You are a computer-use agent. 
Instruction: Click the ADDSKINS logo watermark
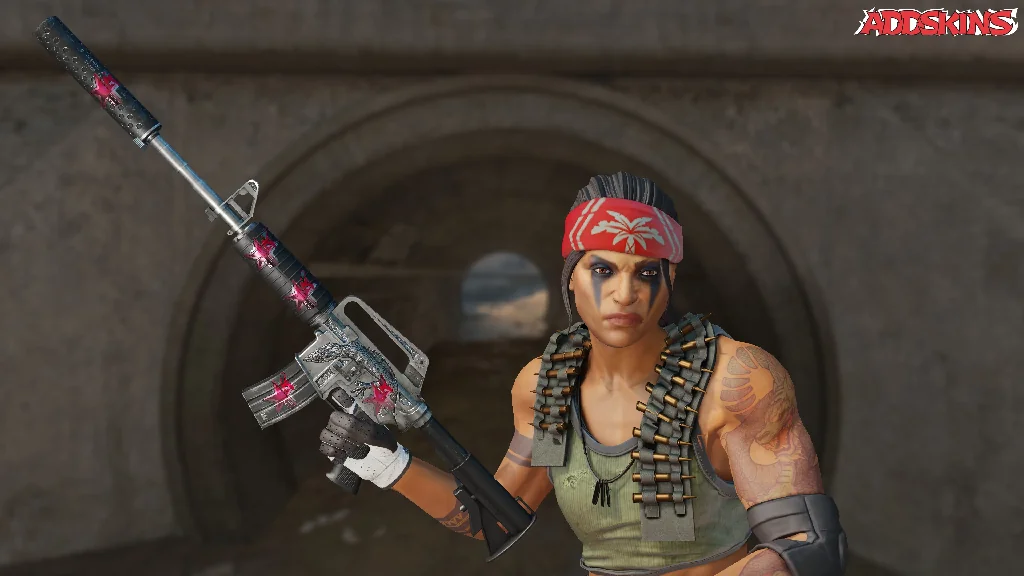tap(937, 22)
